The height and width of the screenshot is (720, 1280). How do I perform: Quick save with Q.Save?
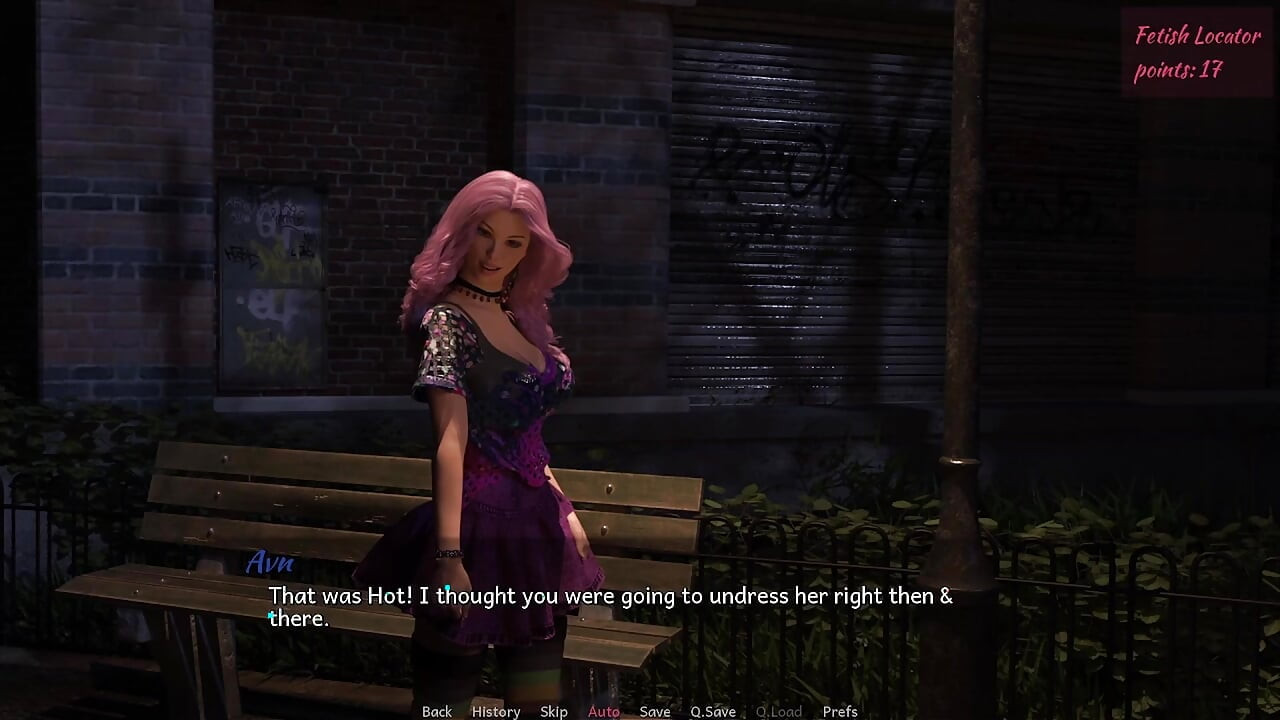pyautogui.click(x=713, y=712)
